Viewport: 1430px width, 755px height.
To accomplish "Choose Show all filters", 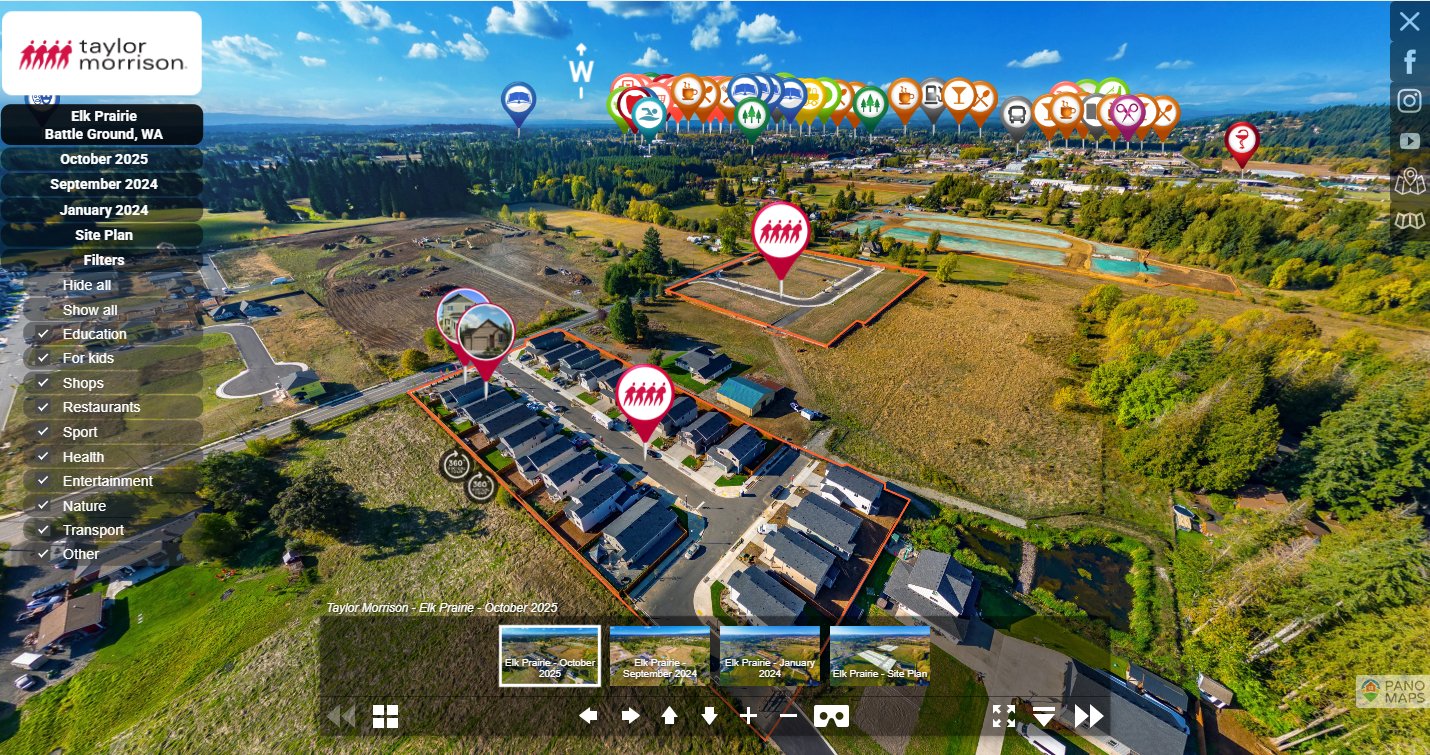I will [90, 310].
